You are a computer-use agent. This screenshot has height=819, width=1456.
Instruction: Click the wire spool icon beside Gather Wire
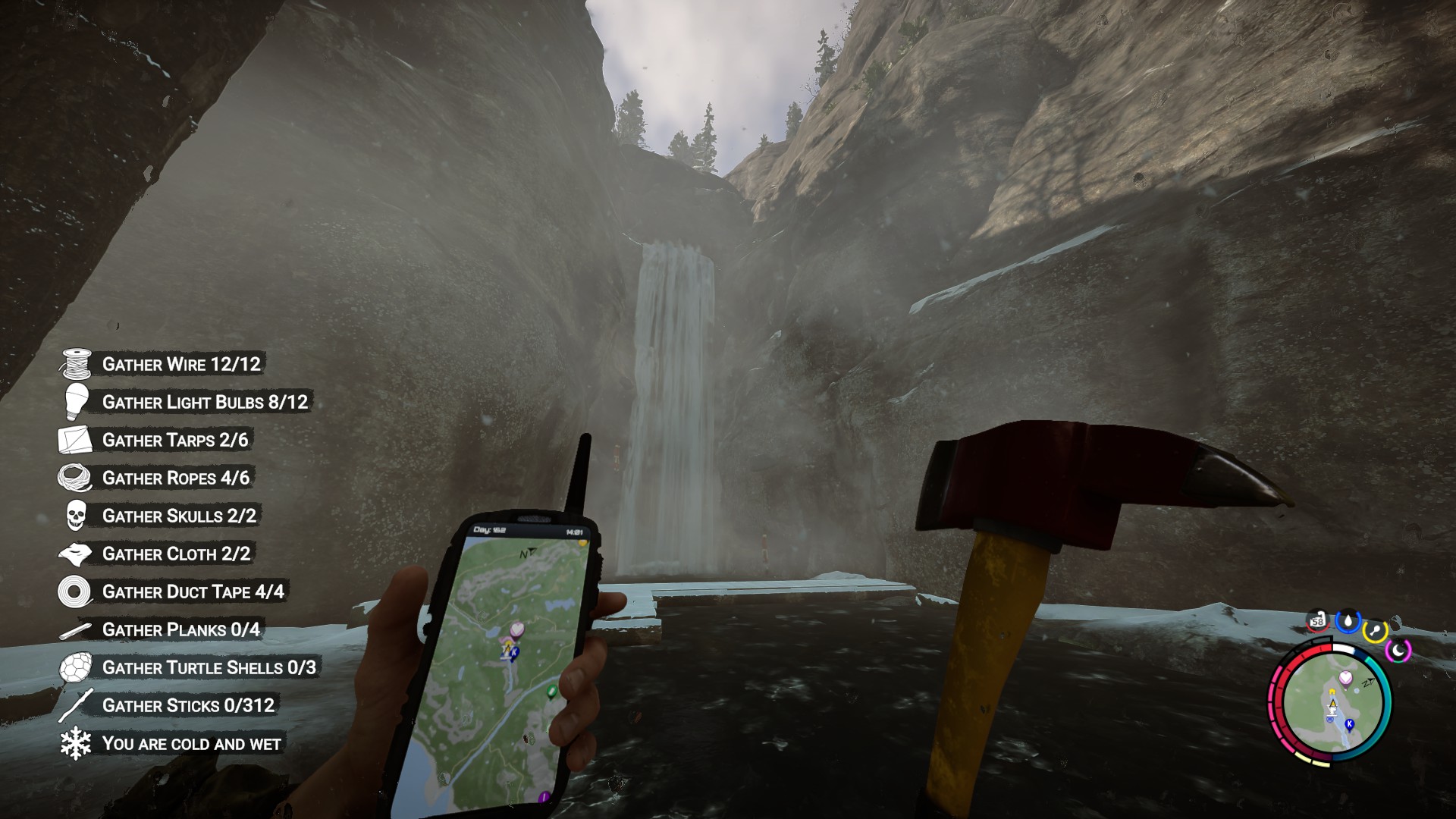coord(76,364)
